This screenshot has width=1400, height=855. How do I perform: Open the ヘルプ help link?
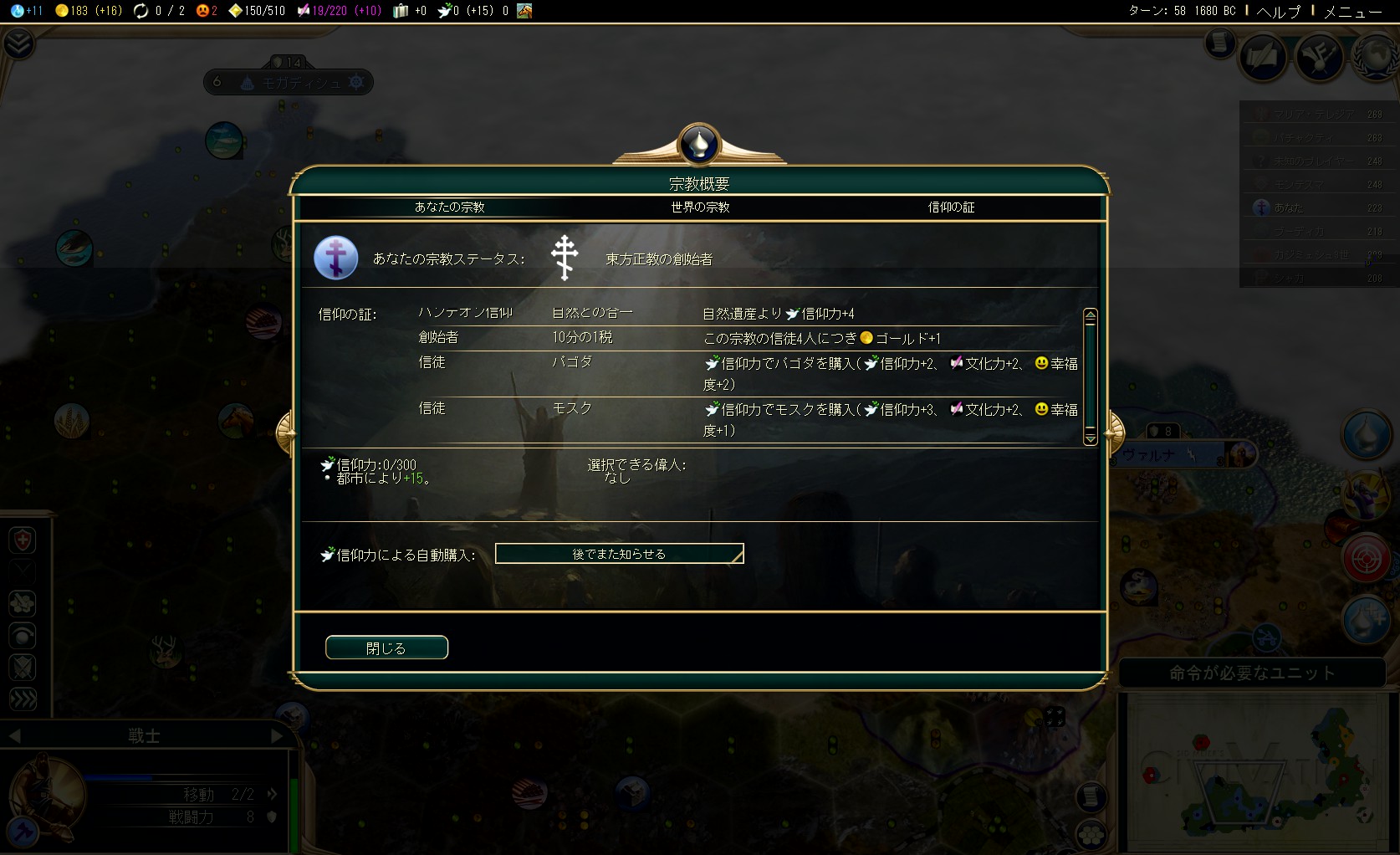point(1279,11)
